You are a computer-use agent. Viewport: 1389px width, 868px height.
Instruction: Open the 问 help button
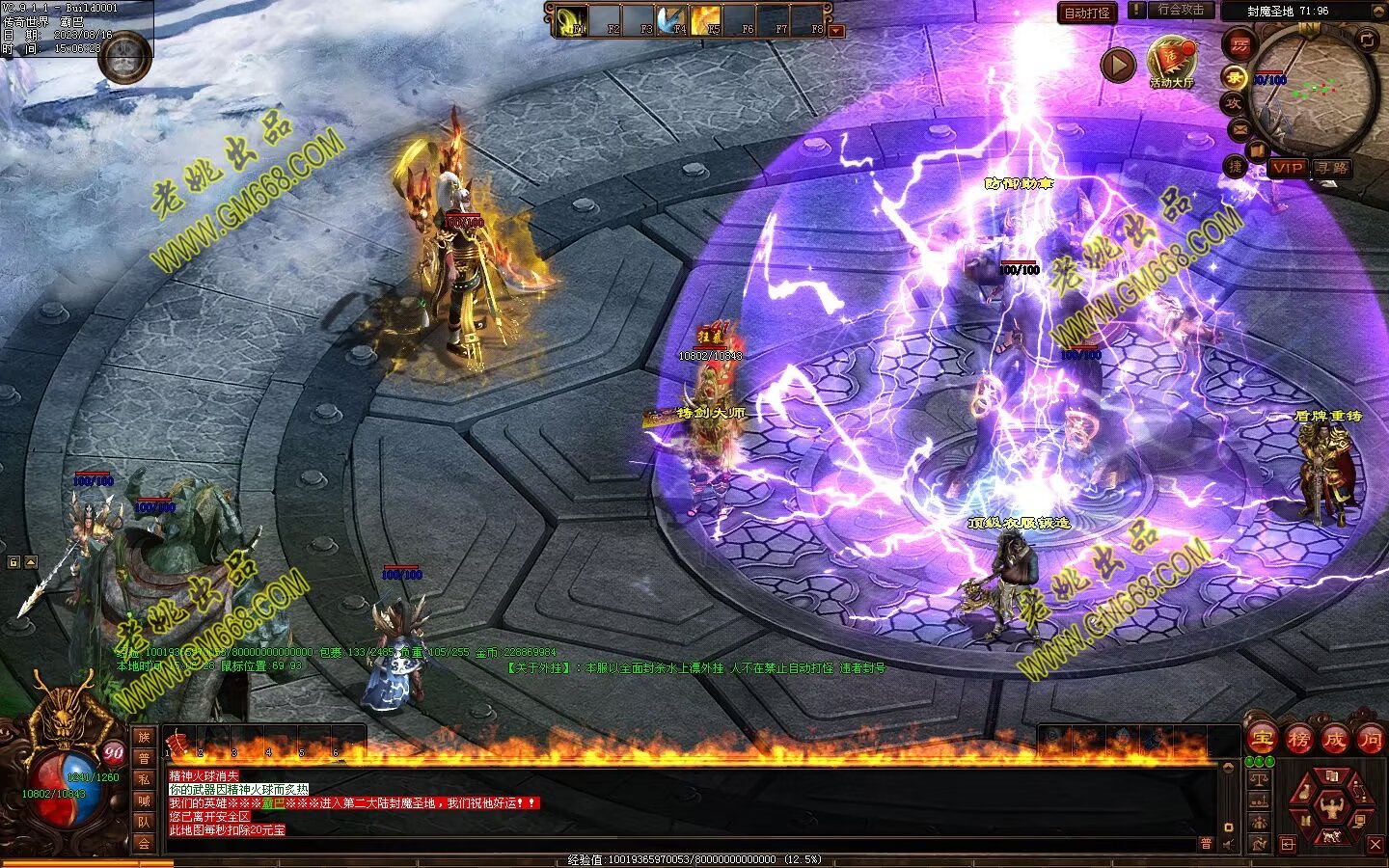(1370, 740)
